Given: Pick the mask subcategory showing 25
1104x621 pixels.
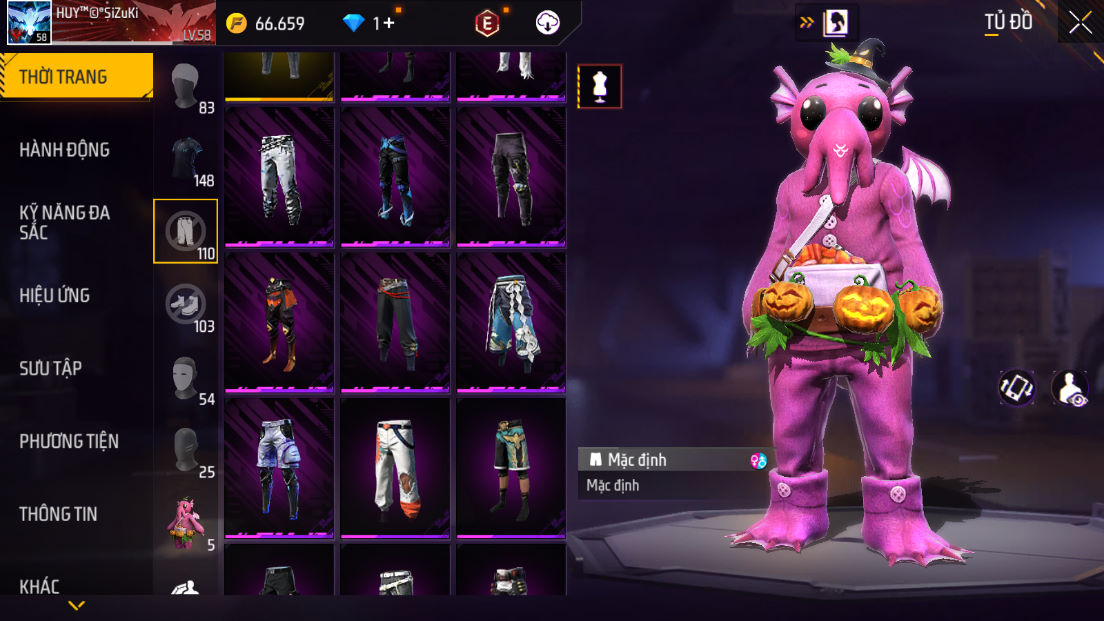Looking at the screenshot, I should point(186,451).
